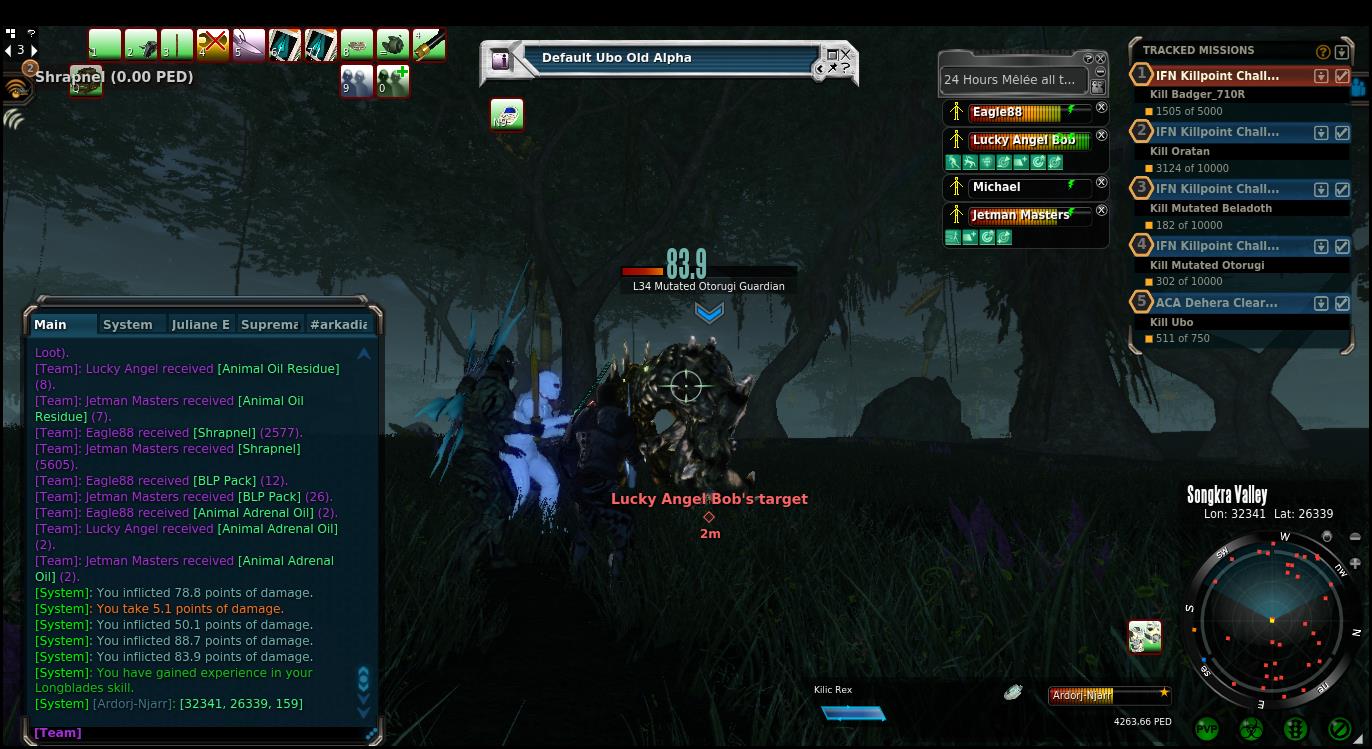
Task: Activate hotbar slot 5 blade weapon
Action: [x=248, y=45]
